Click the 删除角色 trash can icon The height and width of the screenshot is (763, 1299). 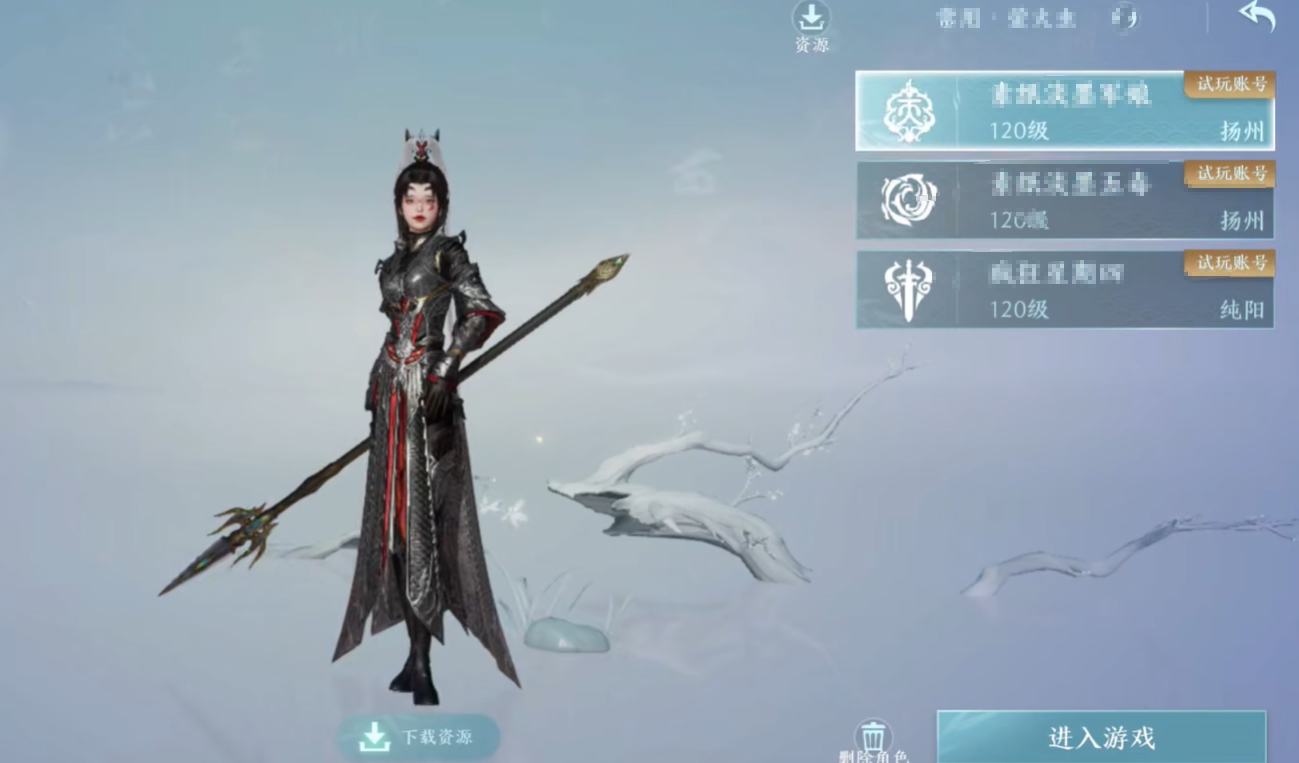(873, 737)
